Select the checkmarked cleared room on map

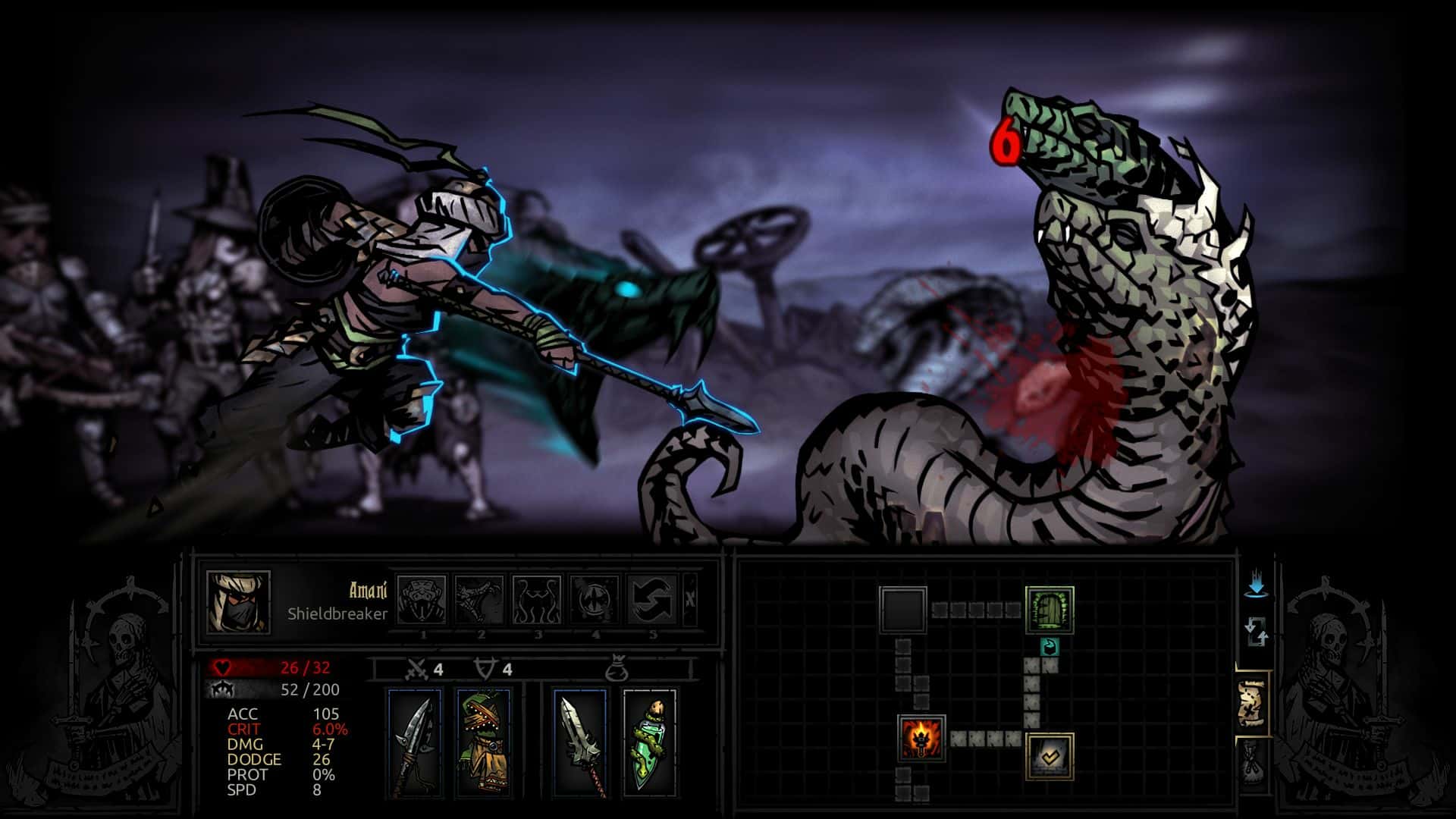1050,756
